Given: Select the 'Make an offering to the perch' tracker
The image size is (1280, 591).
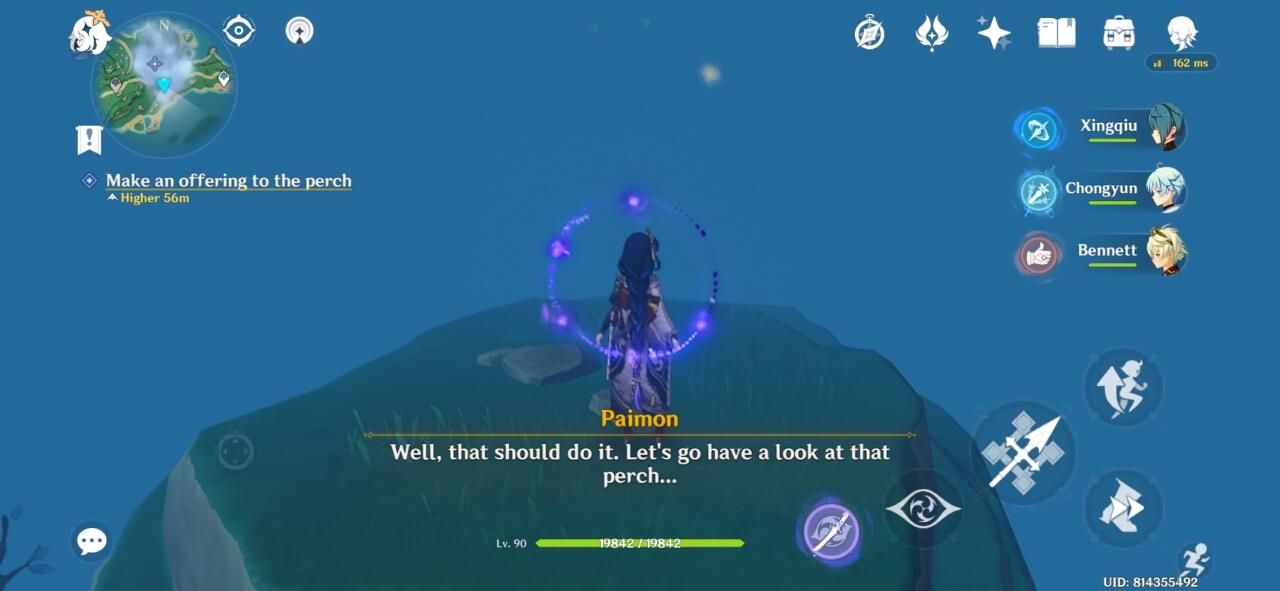Looking at the screenshot, I should click(228, 181).
